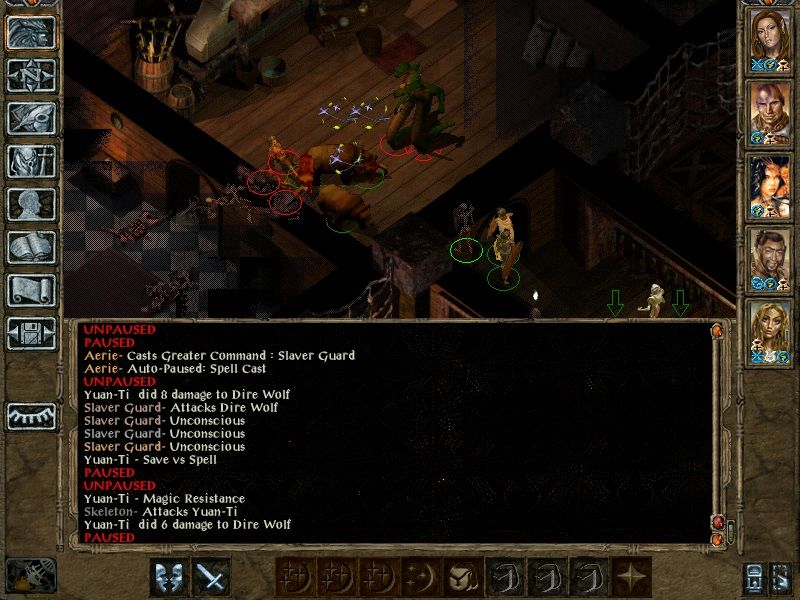Viewport: 800px width, 600px height.
Task: Open the priest scroll icon
Action: pyautogui.click(x=31, y=289)
